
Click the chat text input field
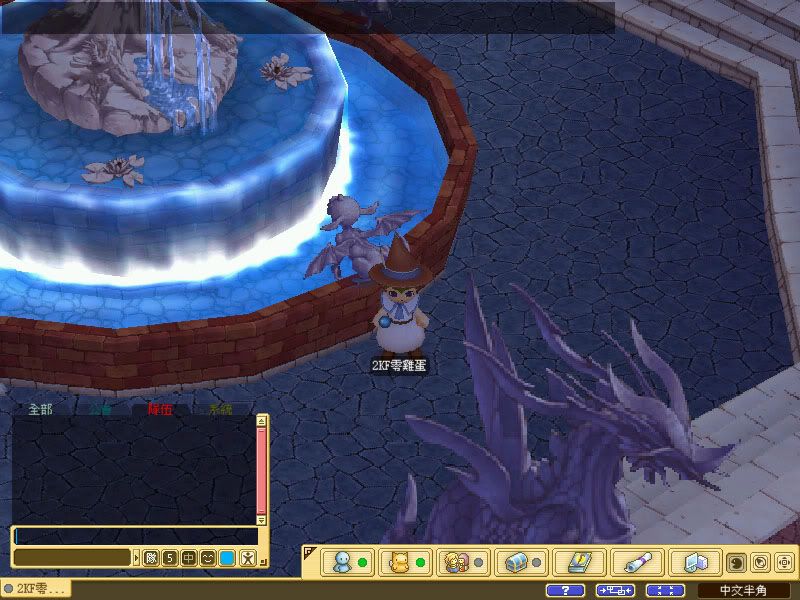pyautogui.click(x=135, y=536)
